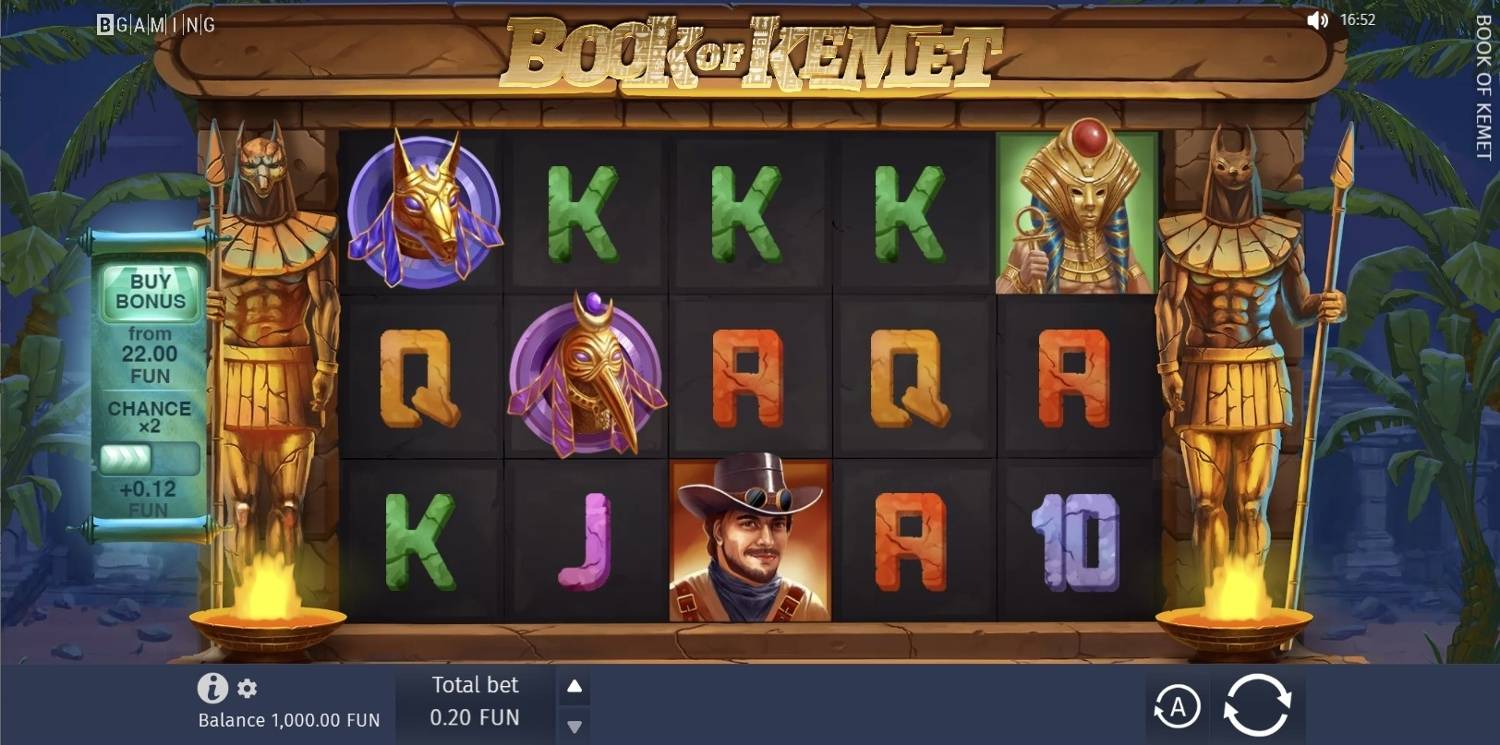Expand the Total bet selector
The height and width of the screenshot is (745, 1500).
(474, 702)
